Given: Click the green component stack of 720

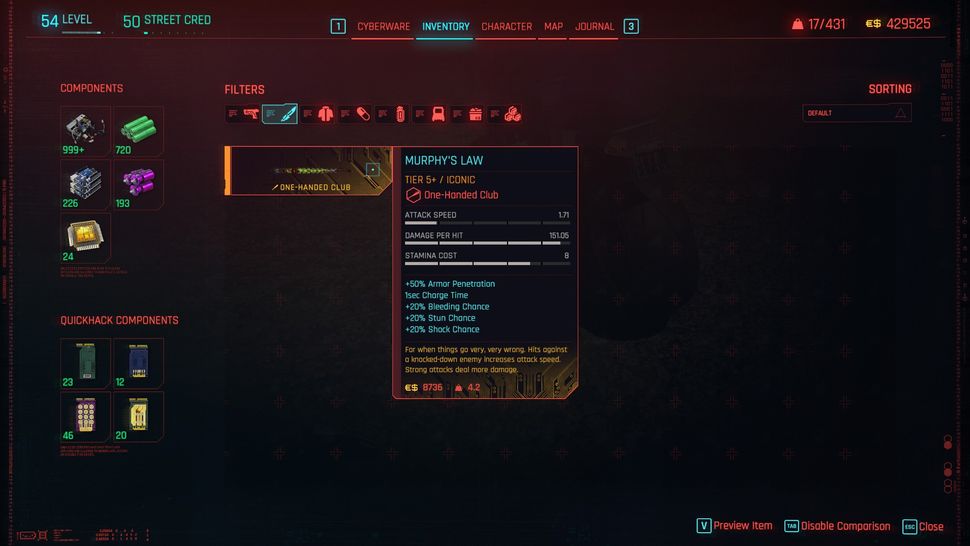Looking at the screenshot, I should [x=138, y=131].
